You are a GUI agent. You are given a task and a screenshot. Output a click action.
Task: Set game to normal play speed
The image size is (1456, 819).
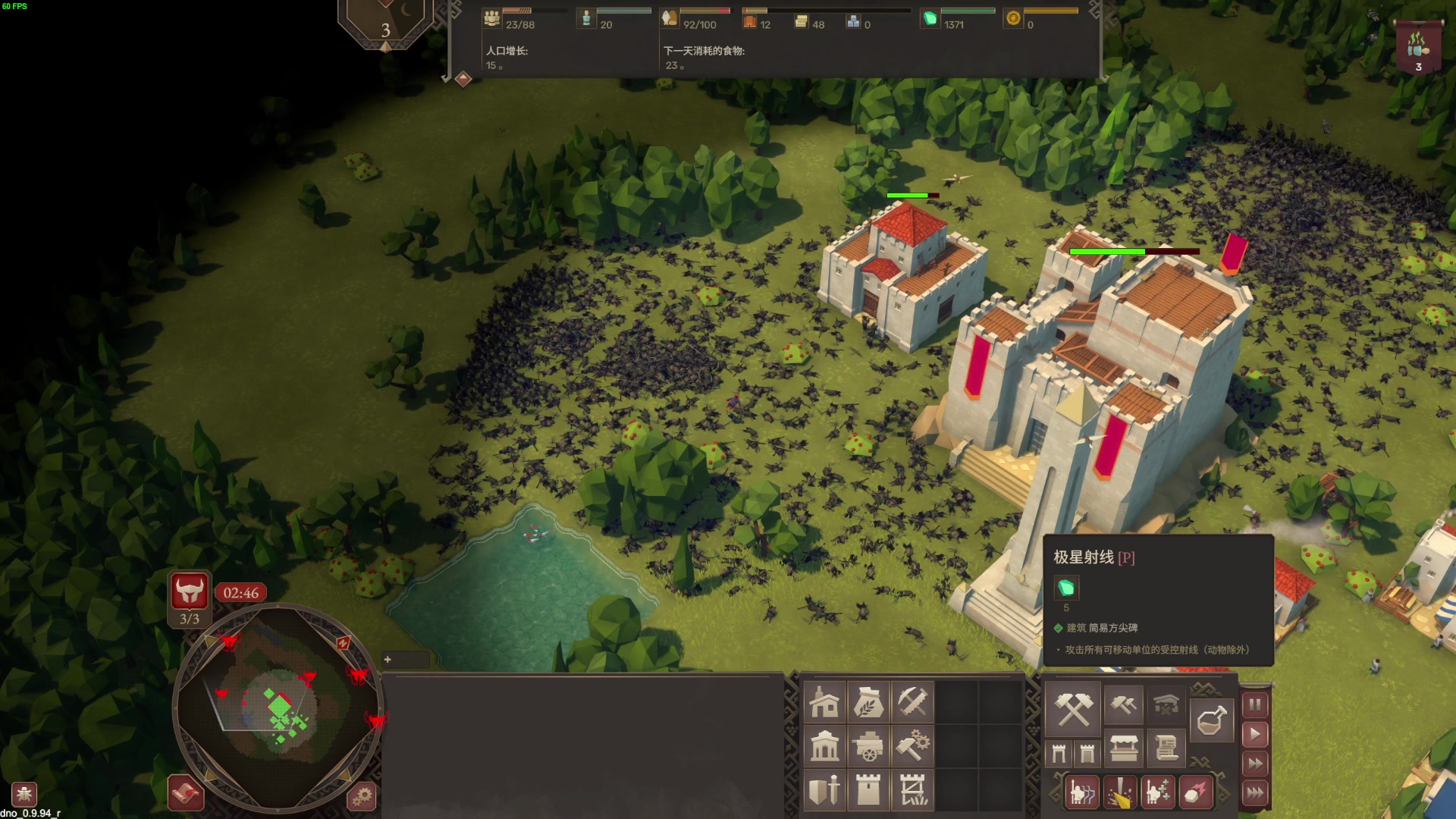point(1255,734)
